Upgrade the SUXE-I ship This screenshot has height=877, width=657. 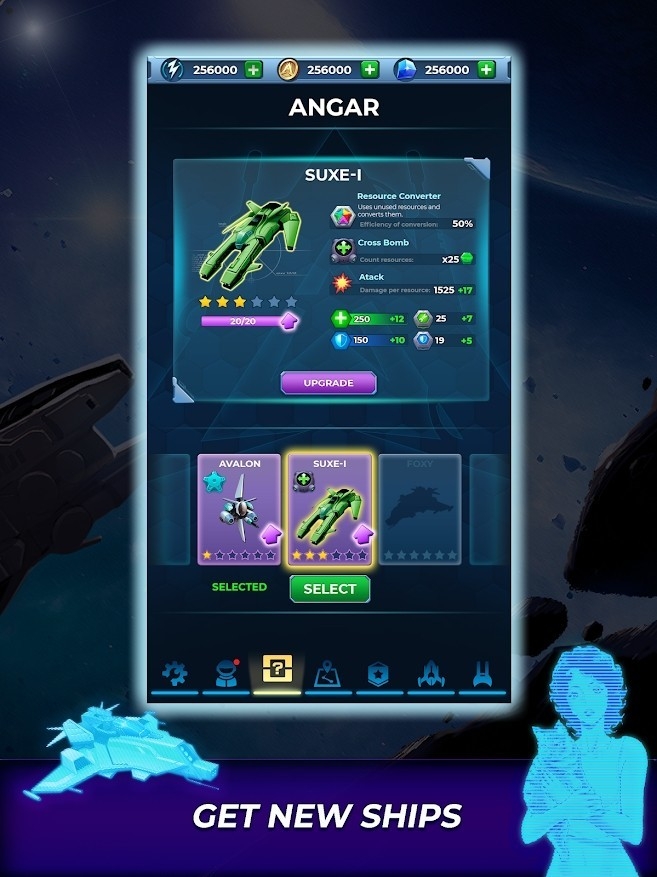tap(328, 383)
